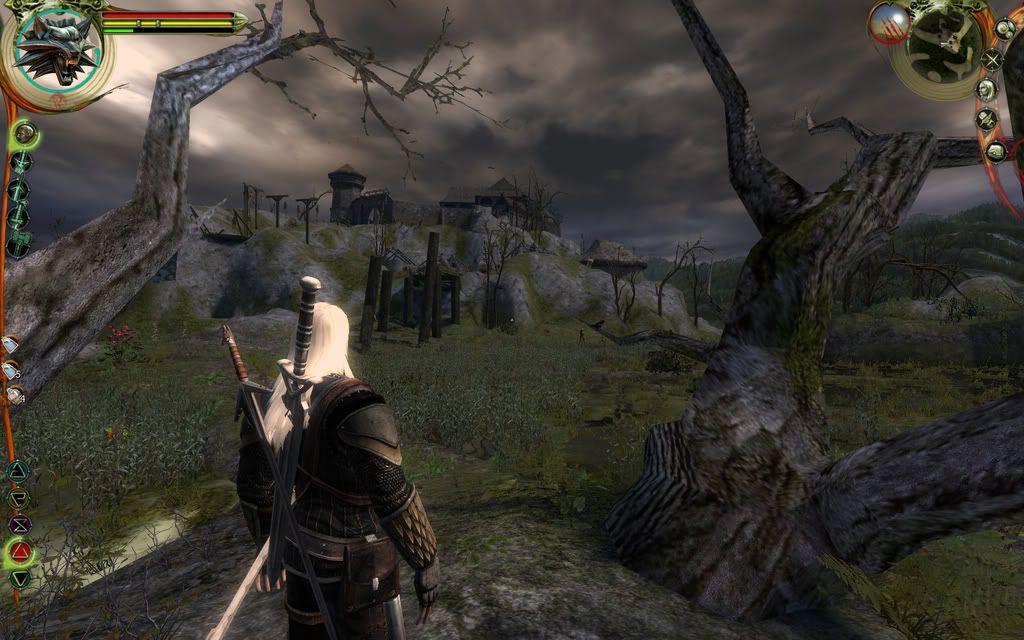Select the red Igni sign

click(x=20, y=550)
